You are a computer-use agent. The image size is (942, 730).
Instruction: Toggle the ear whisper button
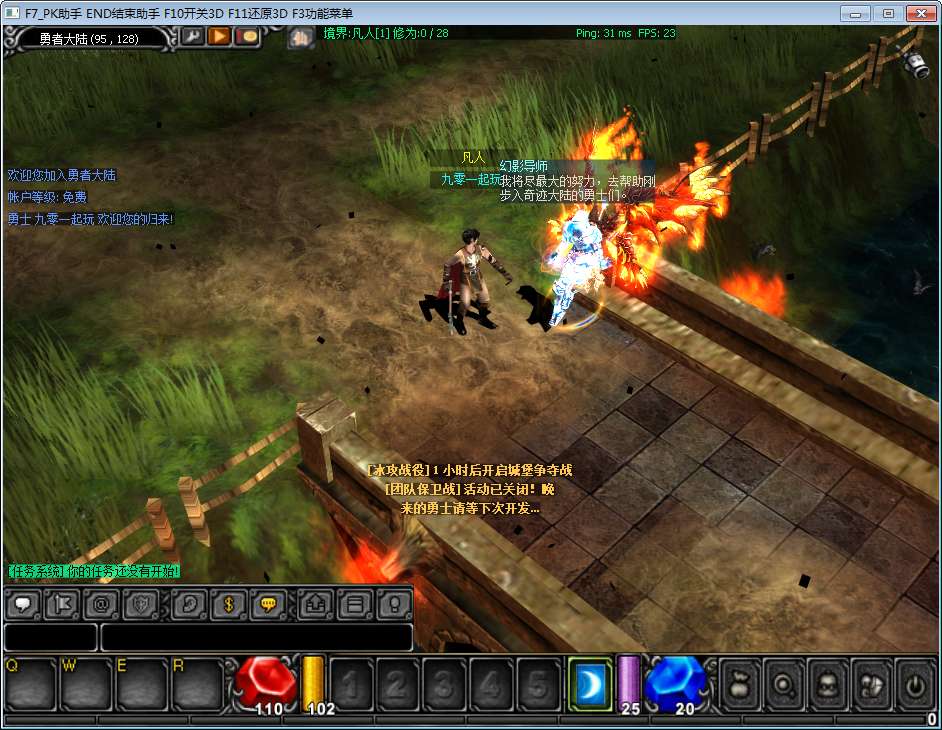pos(189,604)
